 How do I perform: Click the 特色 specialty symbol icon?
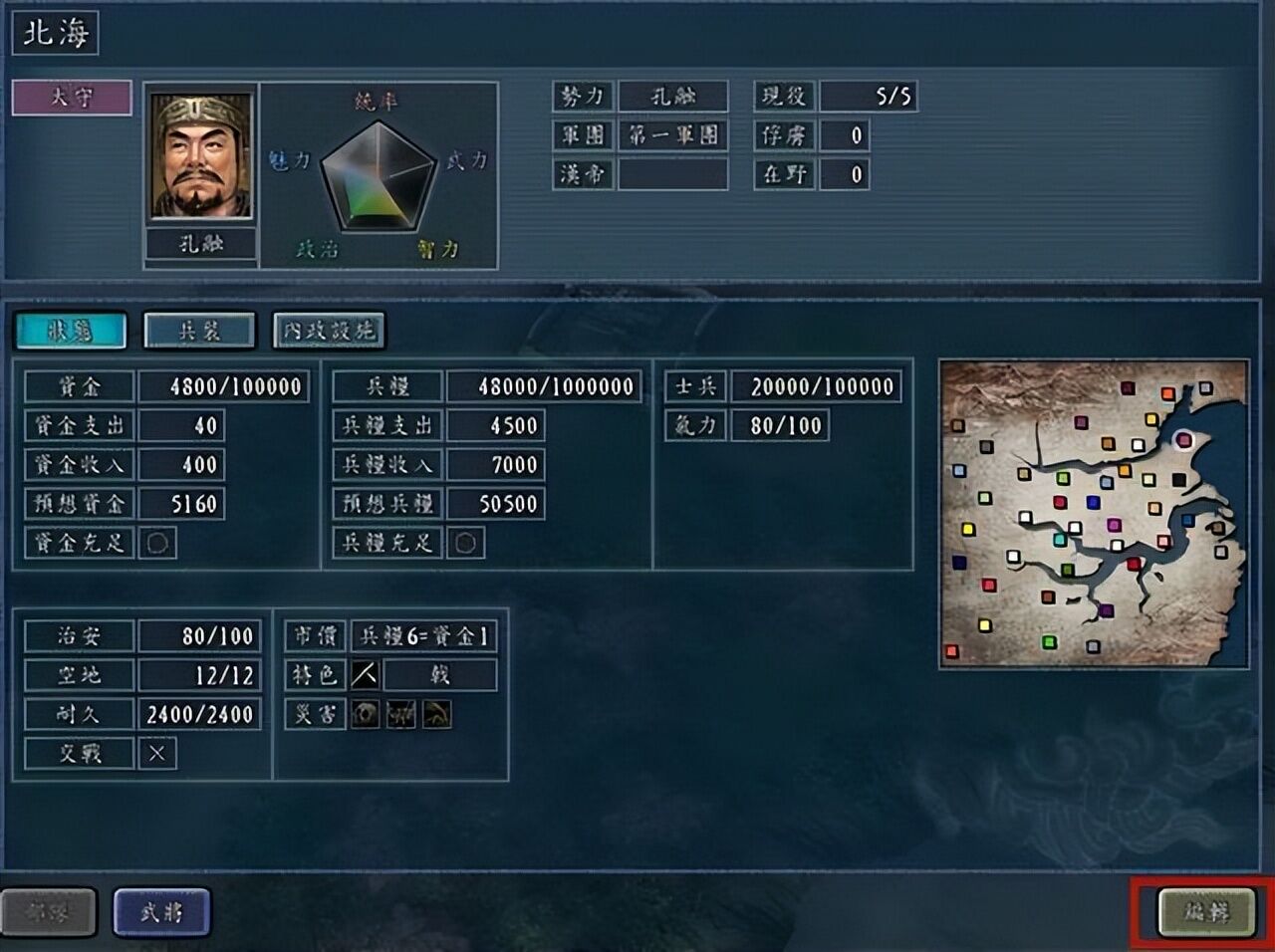pyautogui.click(x=367, y=674)
